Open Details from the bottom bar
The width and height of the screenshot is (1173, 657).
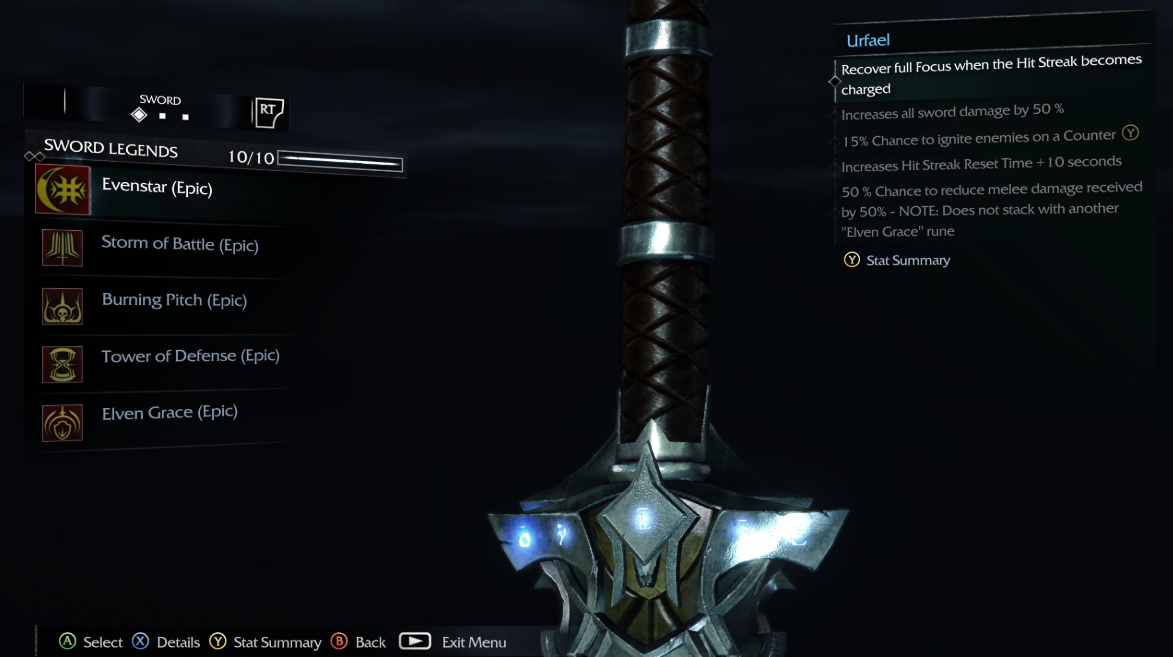pos(166,642)
